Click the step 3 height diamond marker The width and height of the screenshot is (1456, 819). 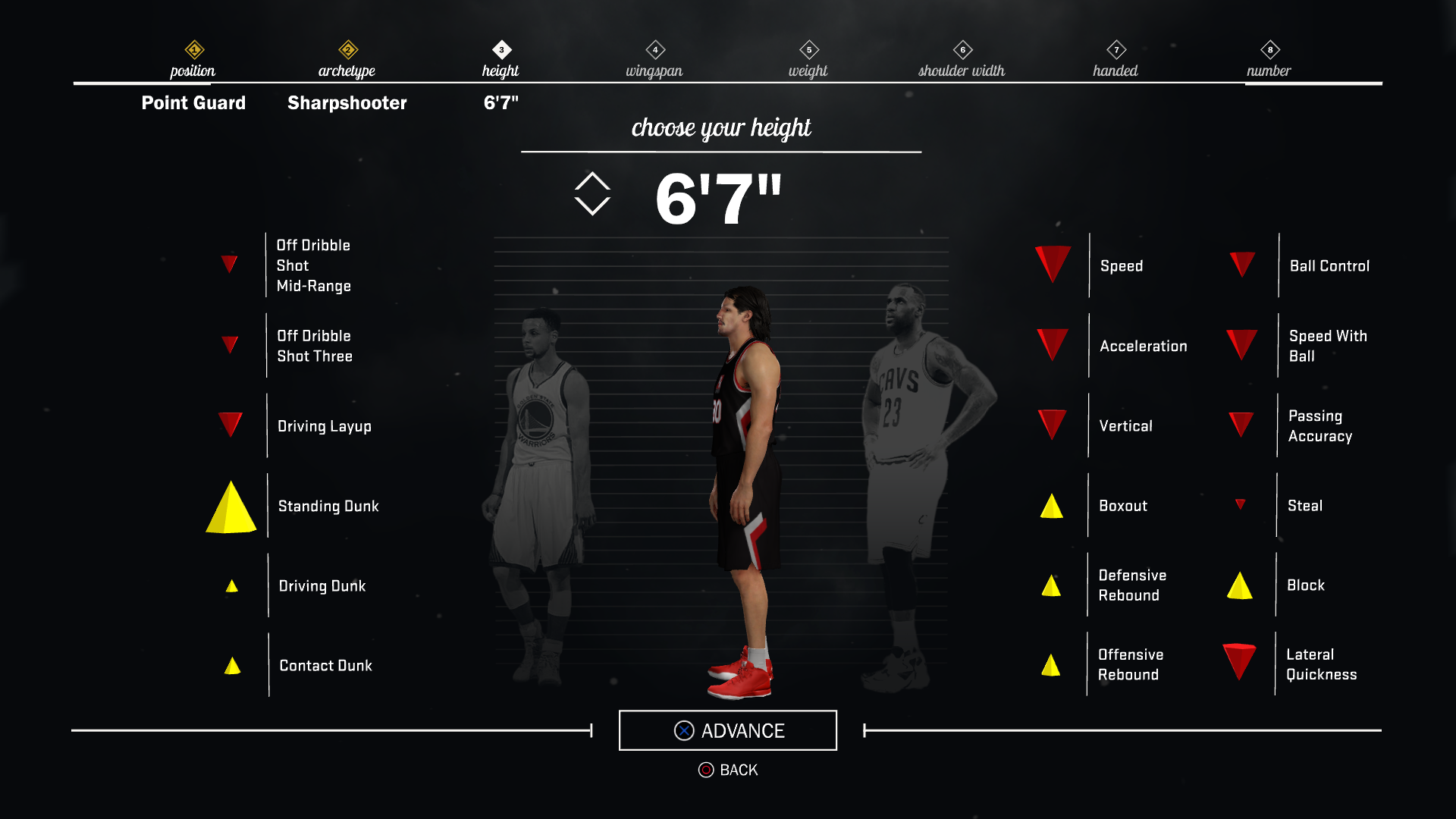[x=501, y=48]
